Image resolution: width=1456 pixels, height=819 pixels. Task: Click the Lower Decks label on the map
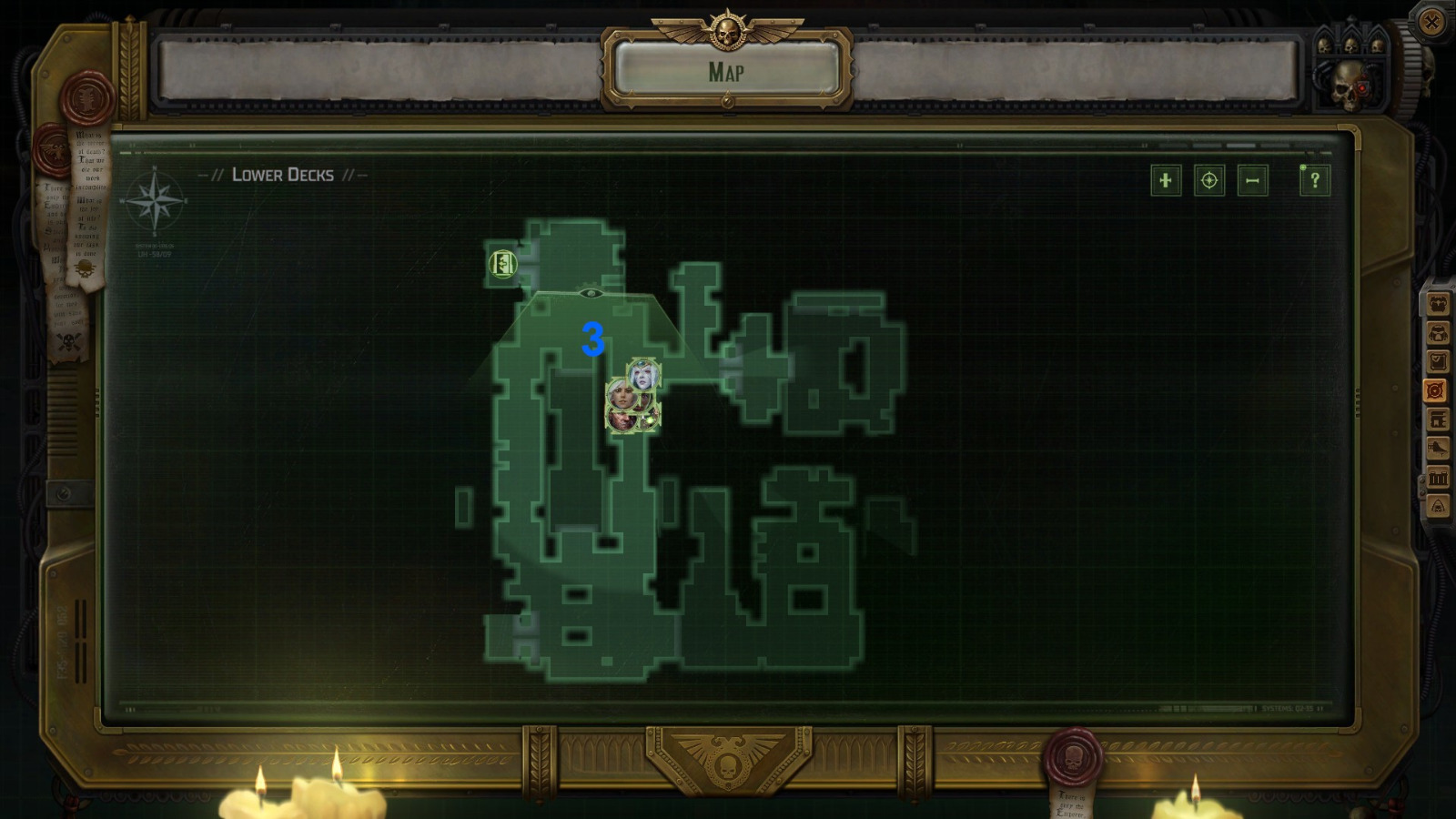(282, 175)
